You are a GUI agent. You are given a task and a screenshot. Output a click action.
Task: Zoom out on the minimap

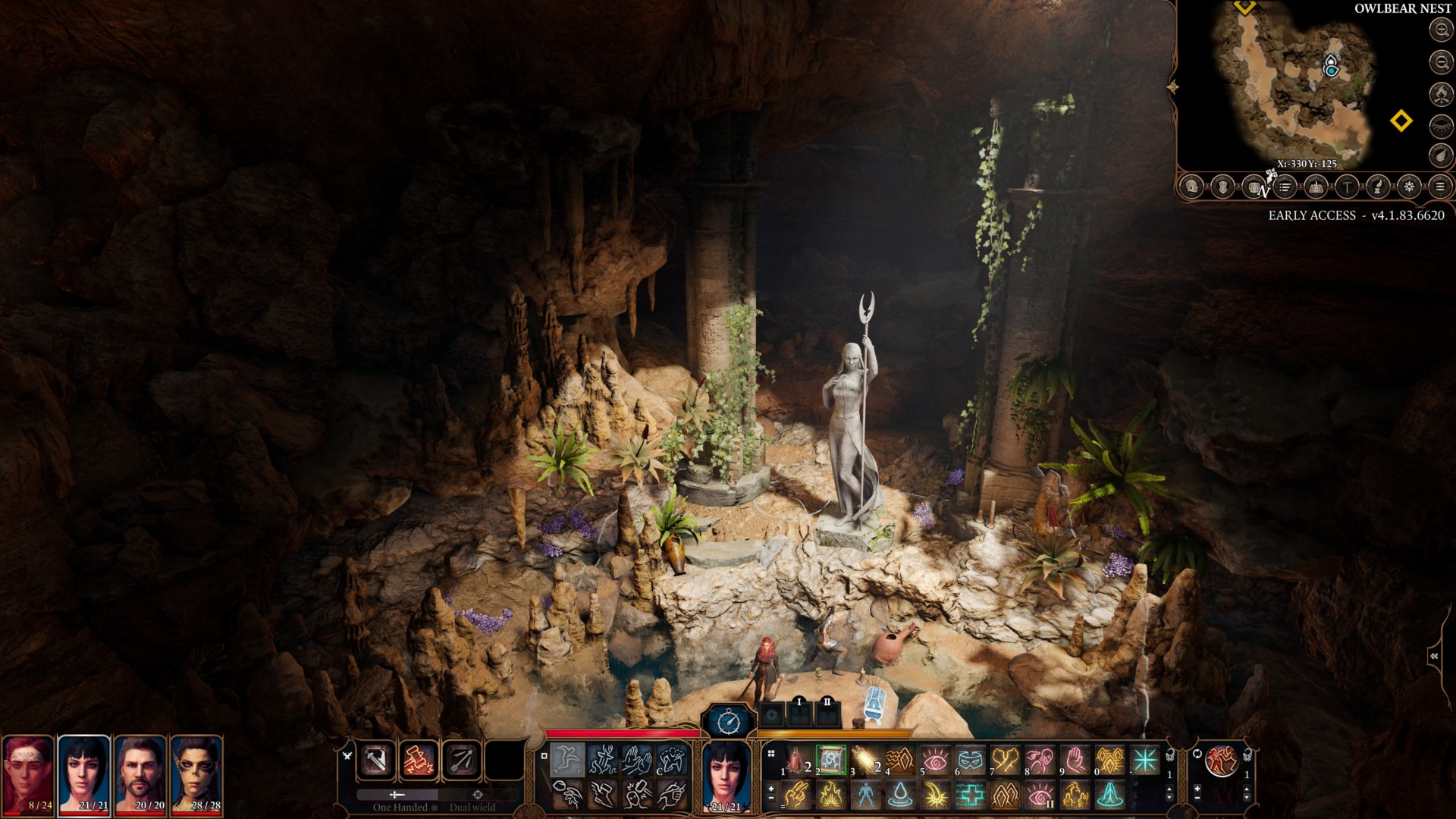coord(1441,61)
